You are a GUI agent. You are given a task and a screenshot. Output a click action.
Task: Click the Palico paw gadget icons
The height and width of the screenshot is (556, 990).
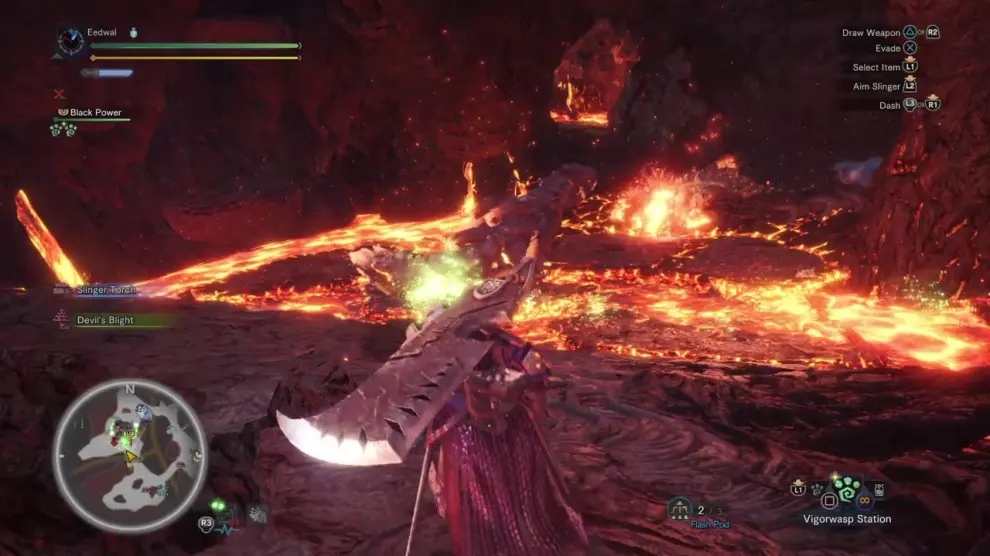(63, 130)
